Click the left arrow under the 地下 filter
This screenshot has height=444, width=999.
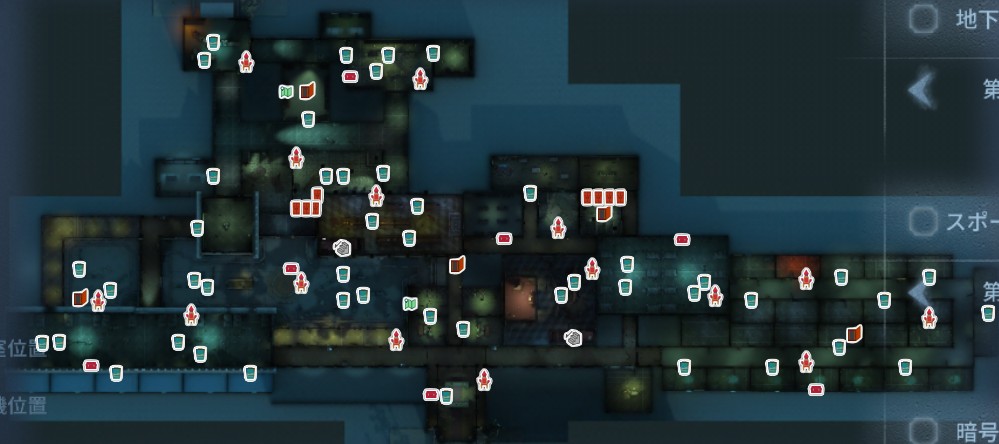click(921, 90)
